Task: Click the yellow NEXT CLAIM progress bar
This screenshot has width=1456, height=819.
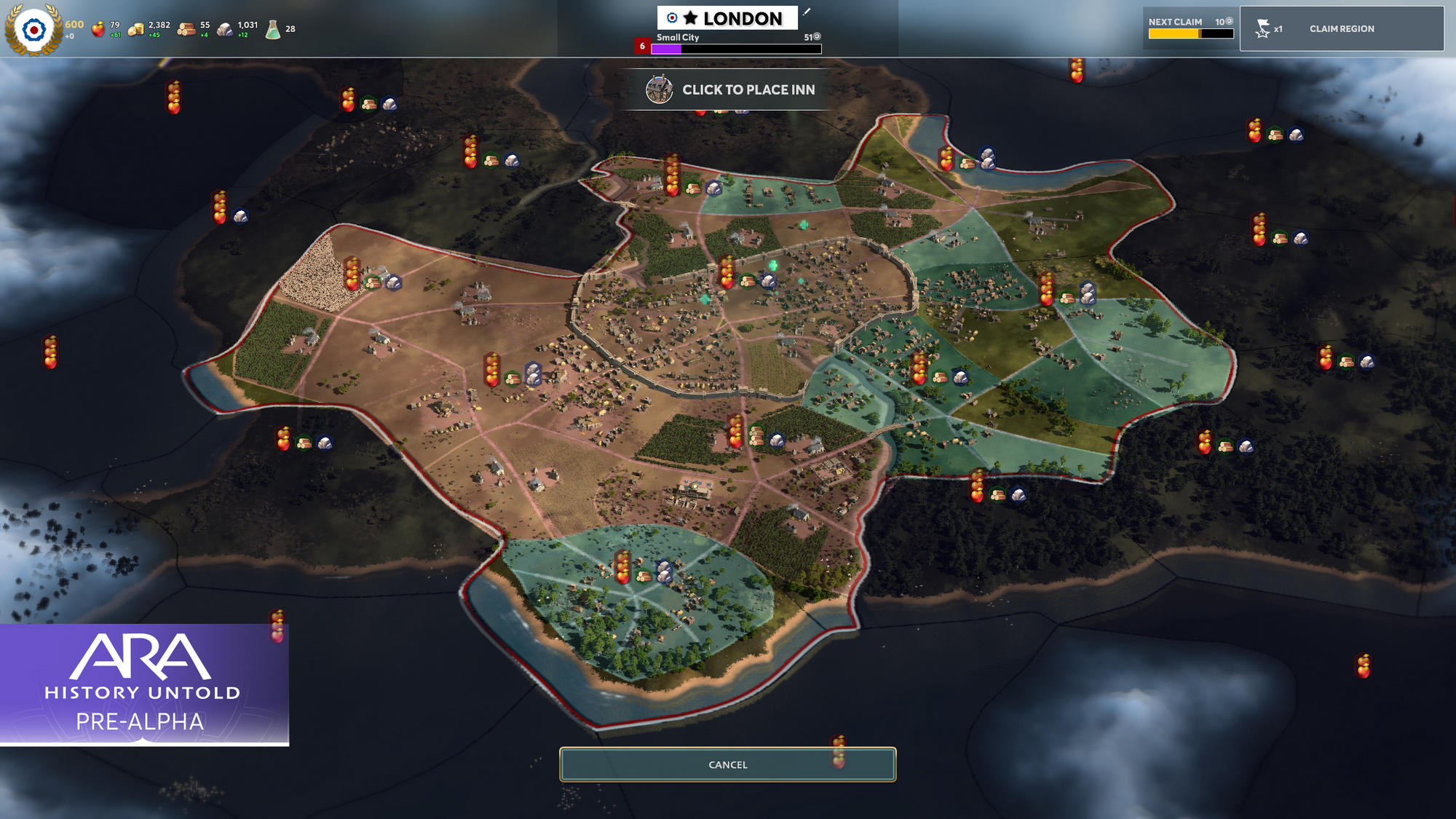Action: pyautogui.click(x=1176, y=32)
